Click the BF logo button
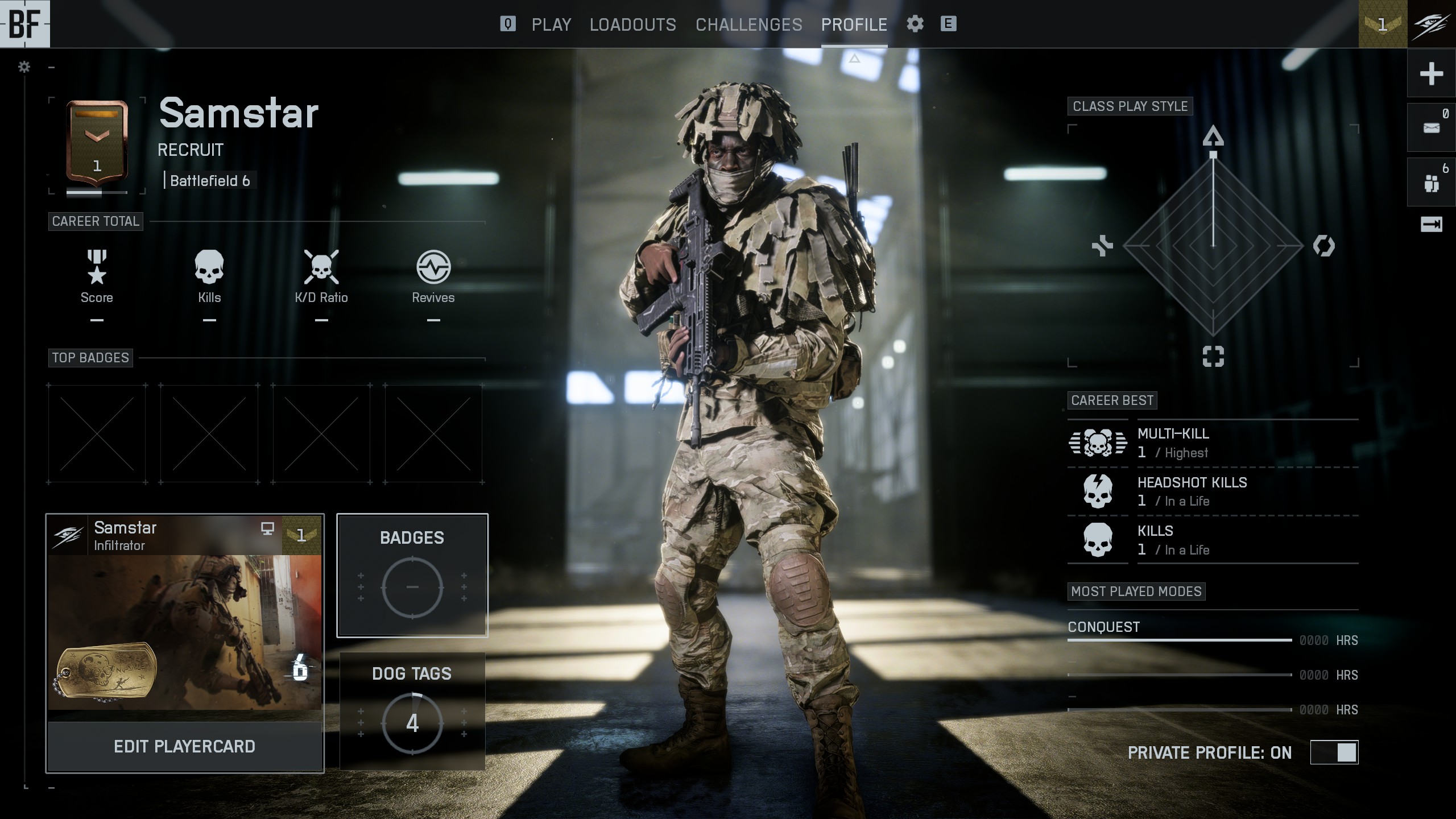The image size is (1456, 819). click(x=25, y=24)
